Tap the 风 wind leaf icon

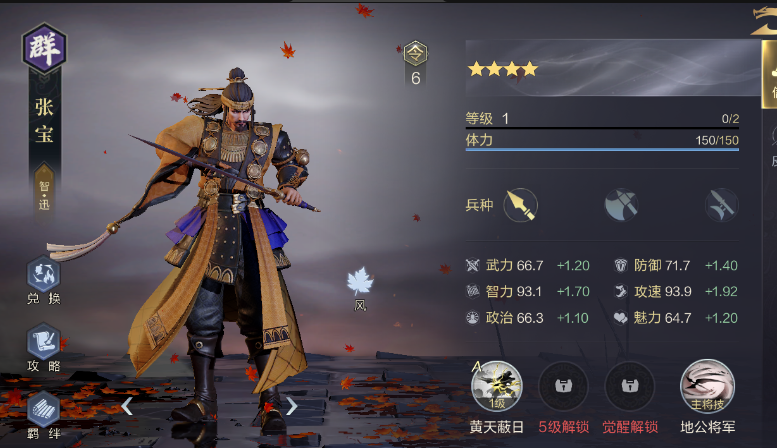(x=359, y=283)
